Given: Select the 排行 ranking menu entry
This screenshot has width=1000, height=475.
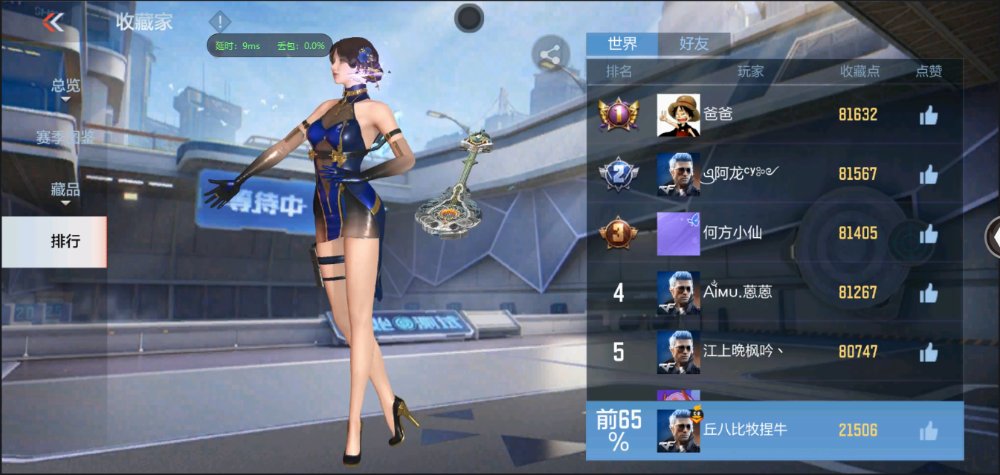Looking at the screenshot, I should 66,241.
